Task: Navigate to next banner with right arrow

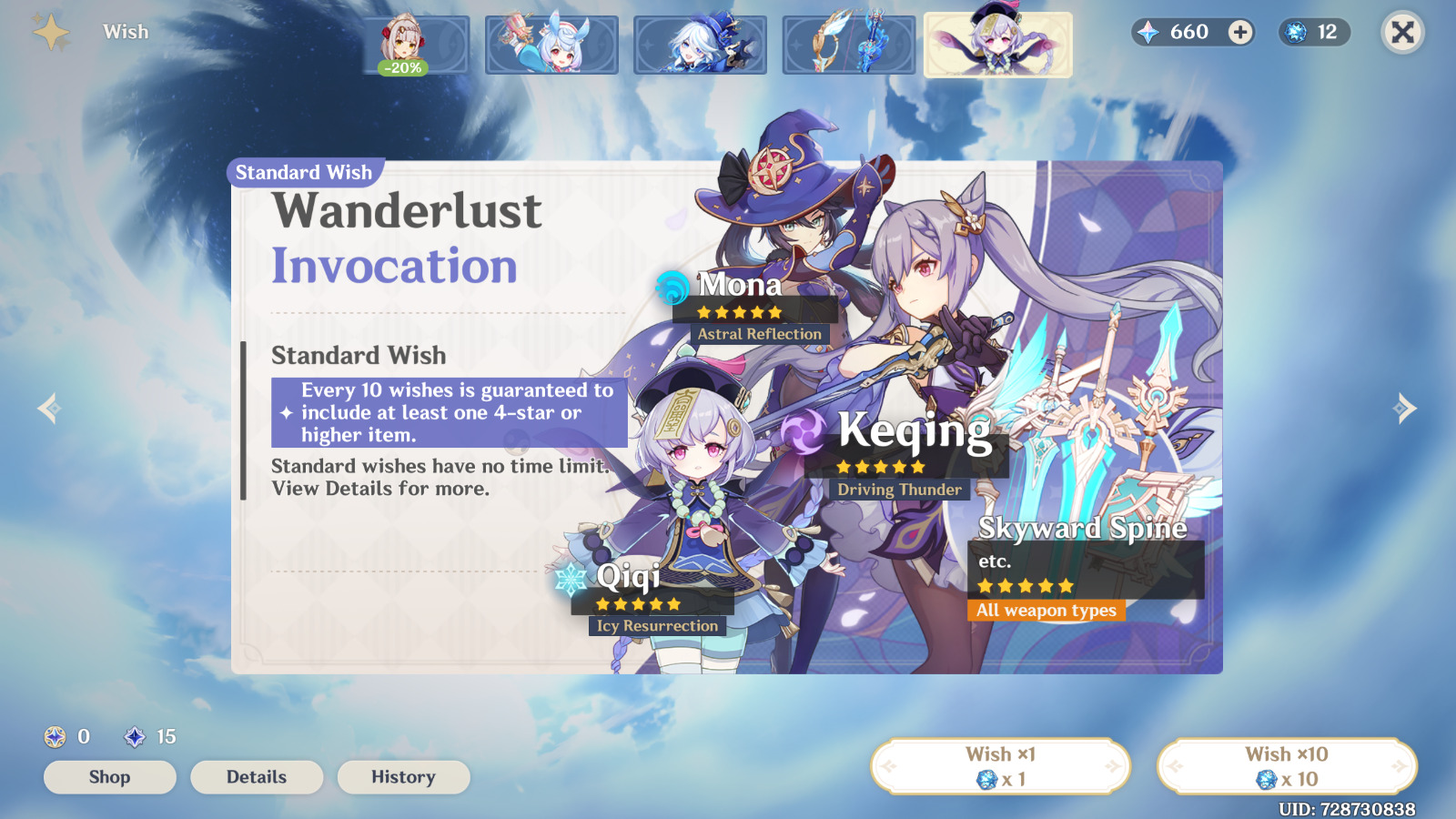Action: (1406, 409)
